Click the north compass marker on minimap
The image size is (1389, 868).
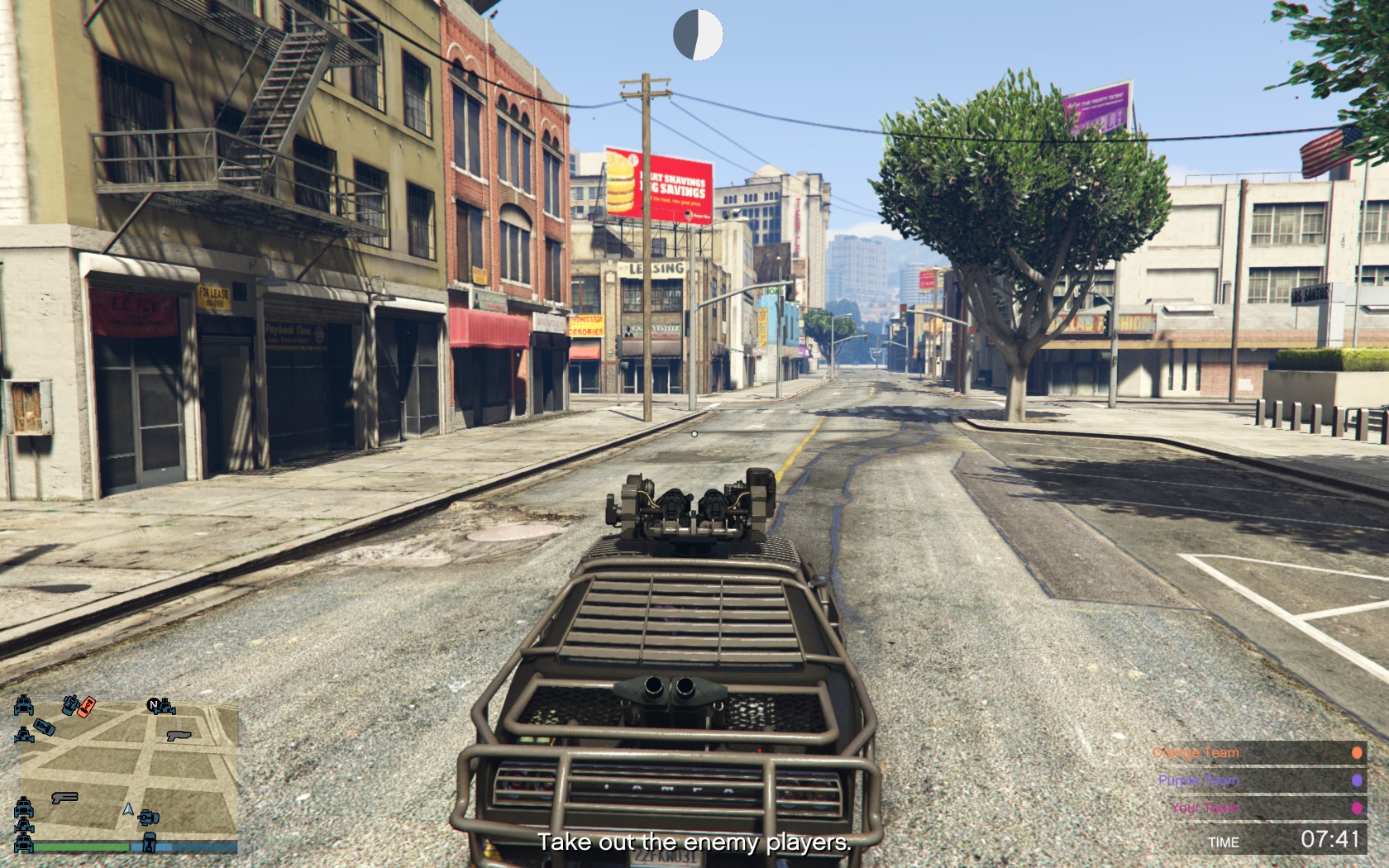pos(153,705)
